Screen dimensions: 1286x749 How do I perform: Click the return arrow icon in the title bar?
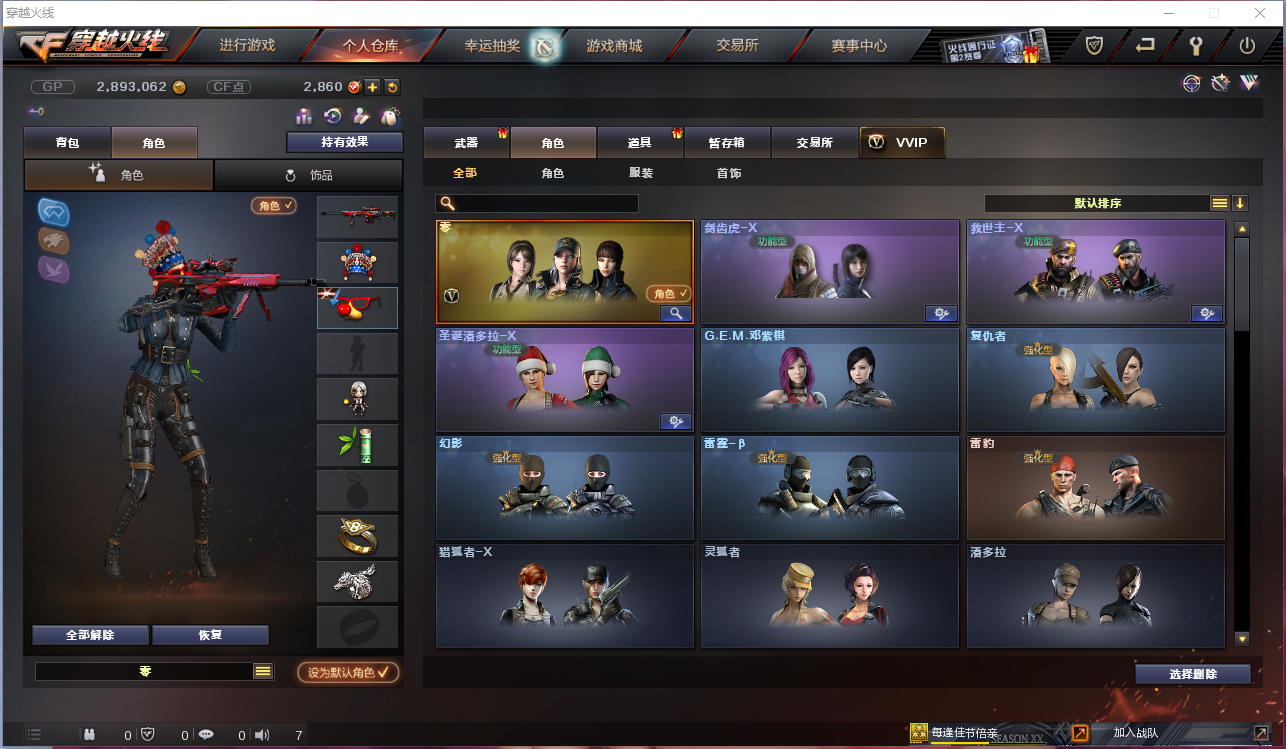point(1145,45)
